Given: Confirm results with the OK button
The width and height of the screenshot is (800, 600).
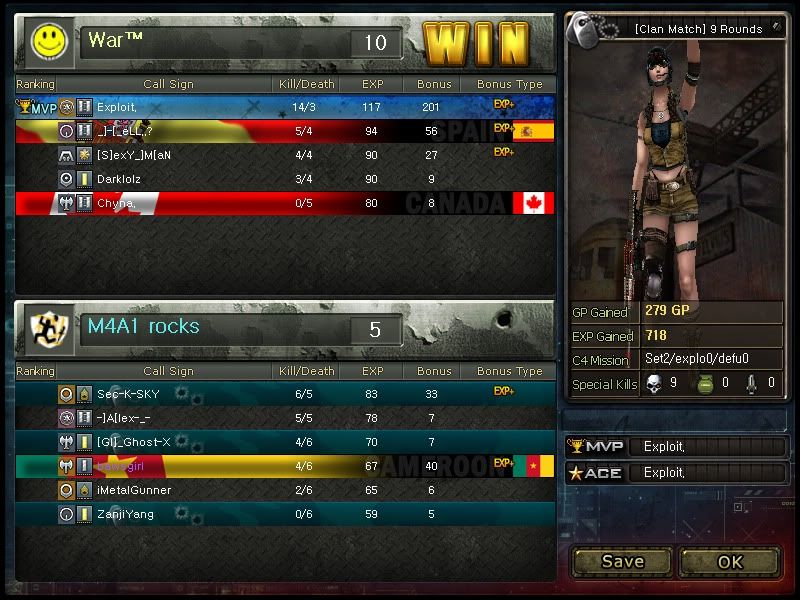Looking at the screenshot, I should [x=730, y=561].
